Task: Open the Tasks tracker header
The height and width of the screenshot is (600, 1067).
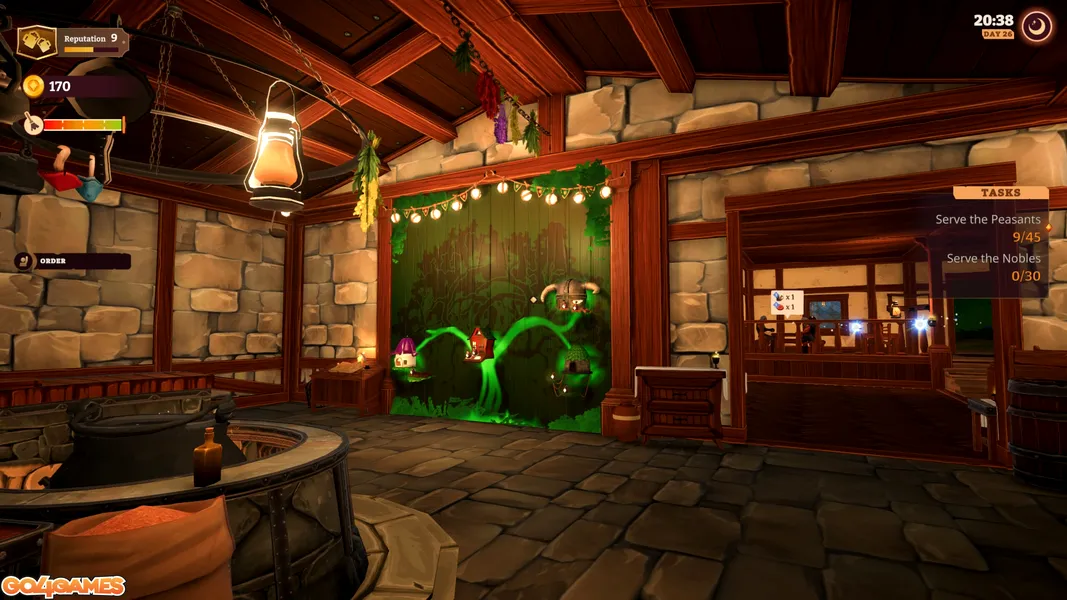Action: pos(999,192)
